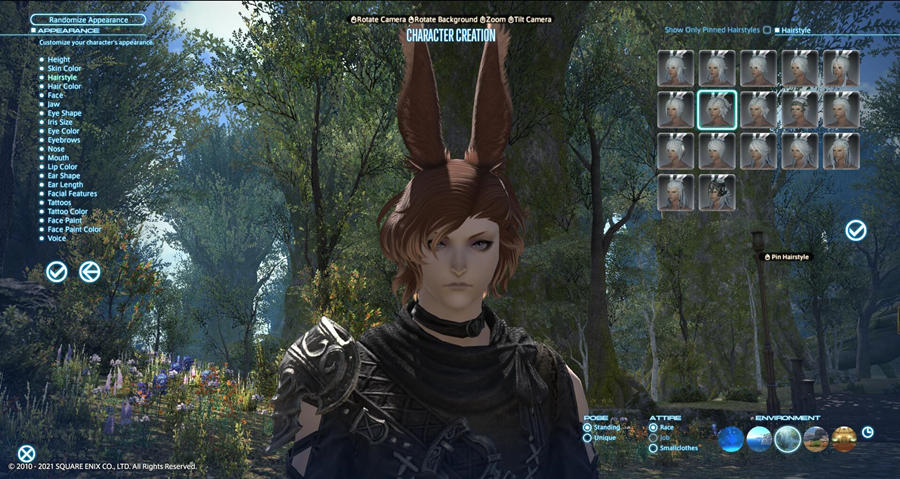Click the clock icon beside Environment
Viewport: 900px width, 479px height.
click(868, 432)
